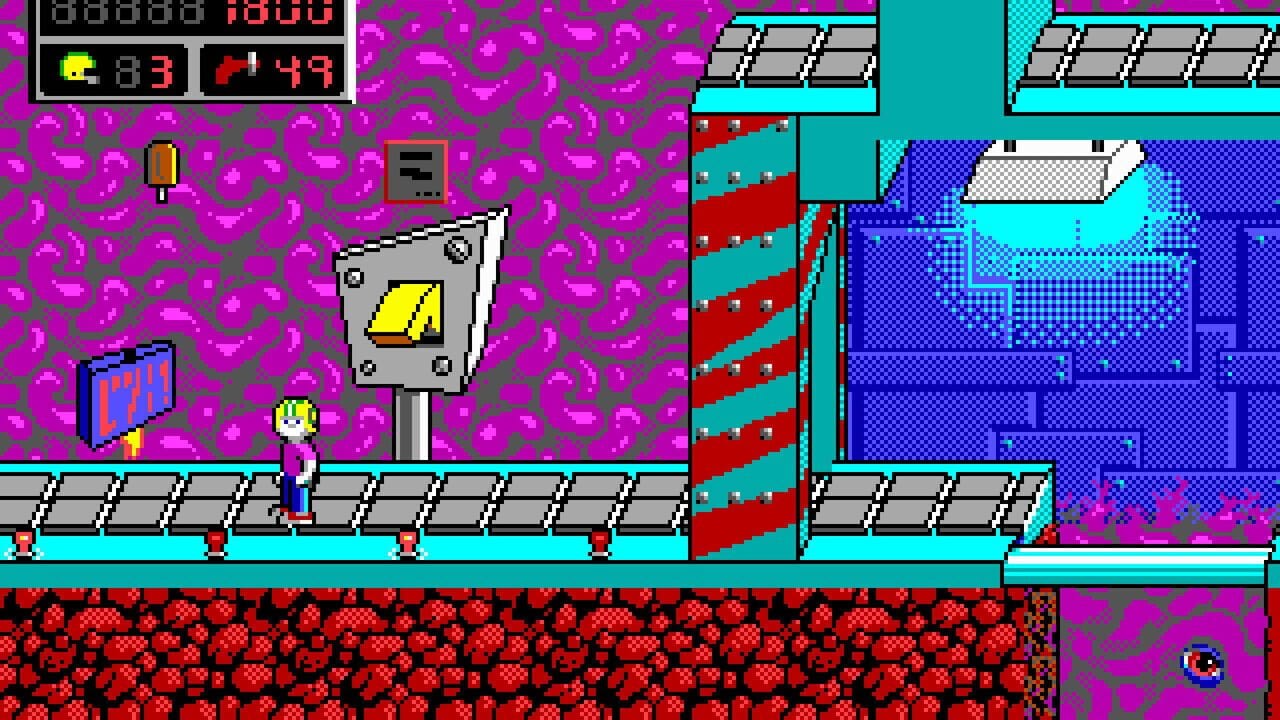The image size is (1280, 720).
Task: Click the yellow helmet lives icon
Action: click(76, 69)
